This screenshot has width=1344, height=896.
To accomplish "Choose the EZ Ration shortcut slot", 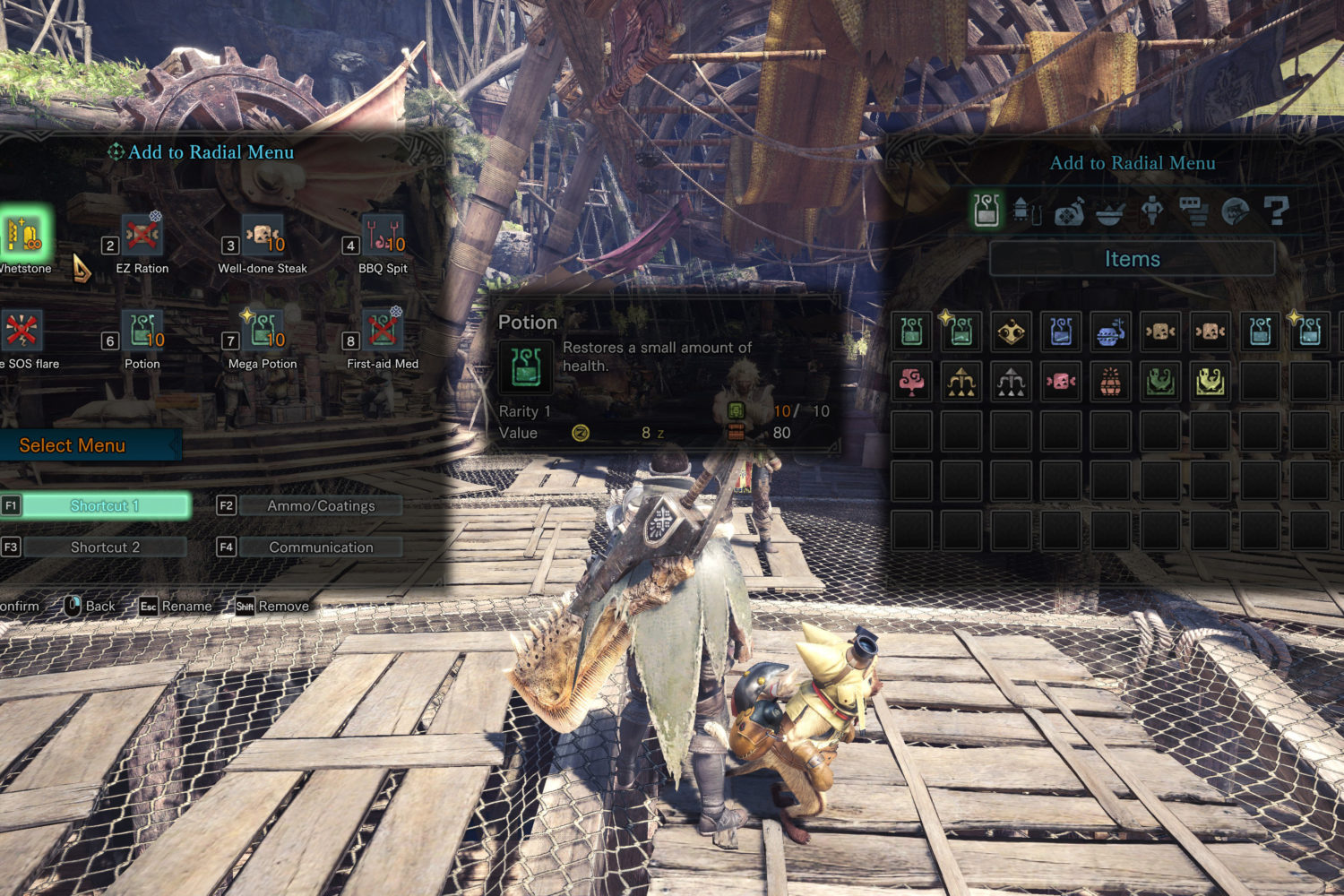I will point(142,236).
